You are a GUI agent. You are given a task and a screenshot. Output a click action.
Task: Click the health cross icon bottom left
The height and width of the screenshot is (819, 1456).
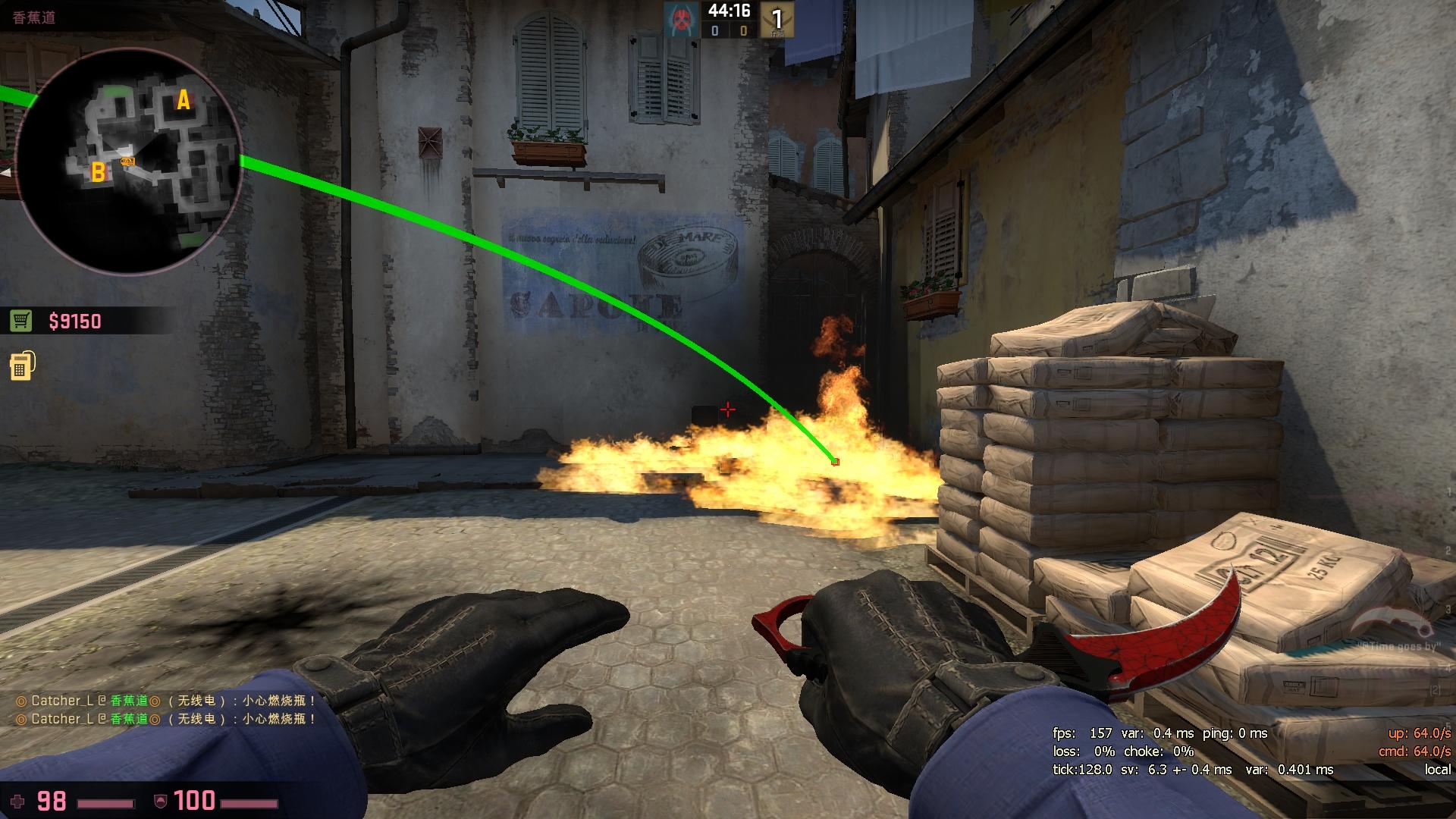click(x=17, y=800)
